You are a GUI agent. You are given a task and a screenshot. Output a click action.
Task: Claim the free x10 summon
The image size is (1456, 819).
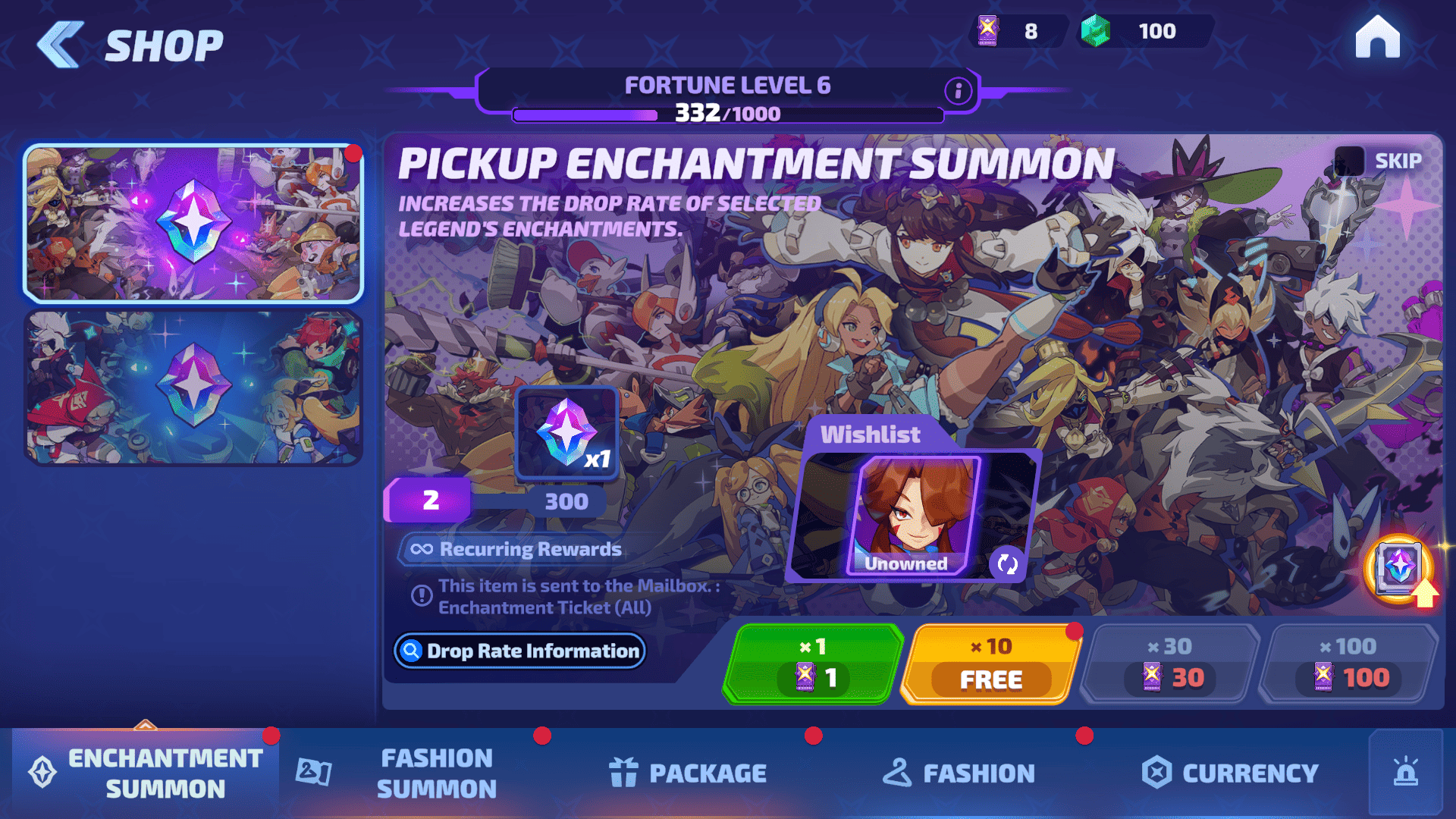point(990,664)
